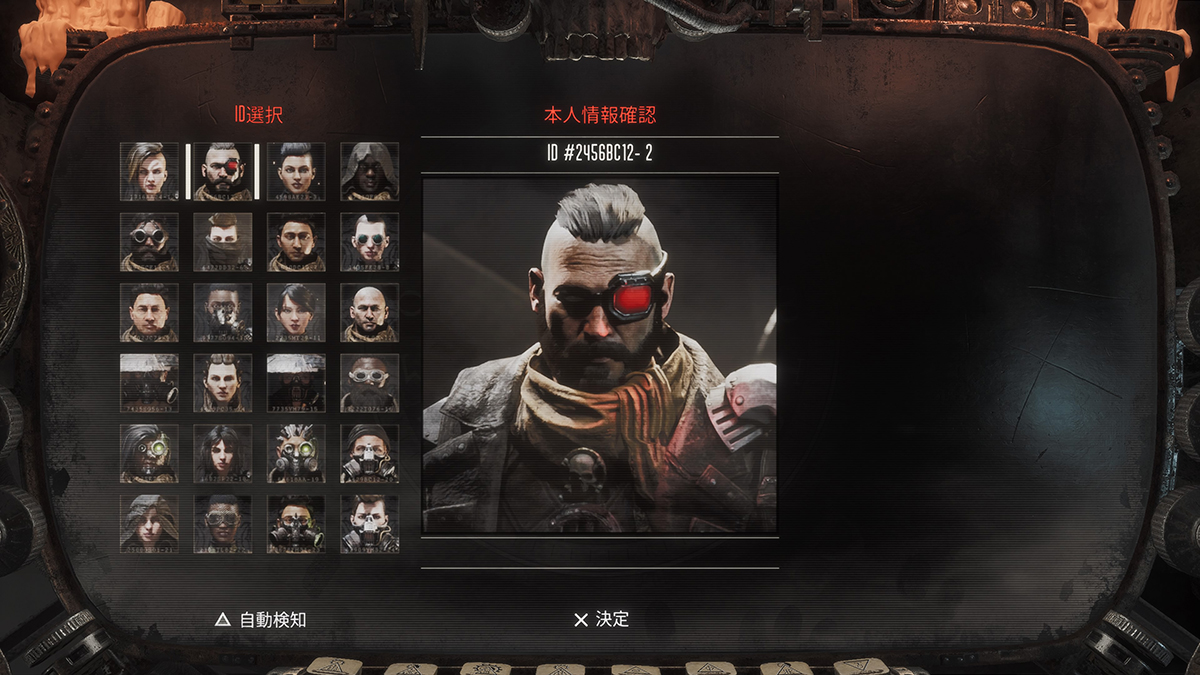Select the blonde woman ID portrait
The width and height of the screenshot is (1200, 675).
pyautogui.click(x=150, y=171)
